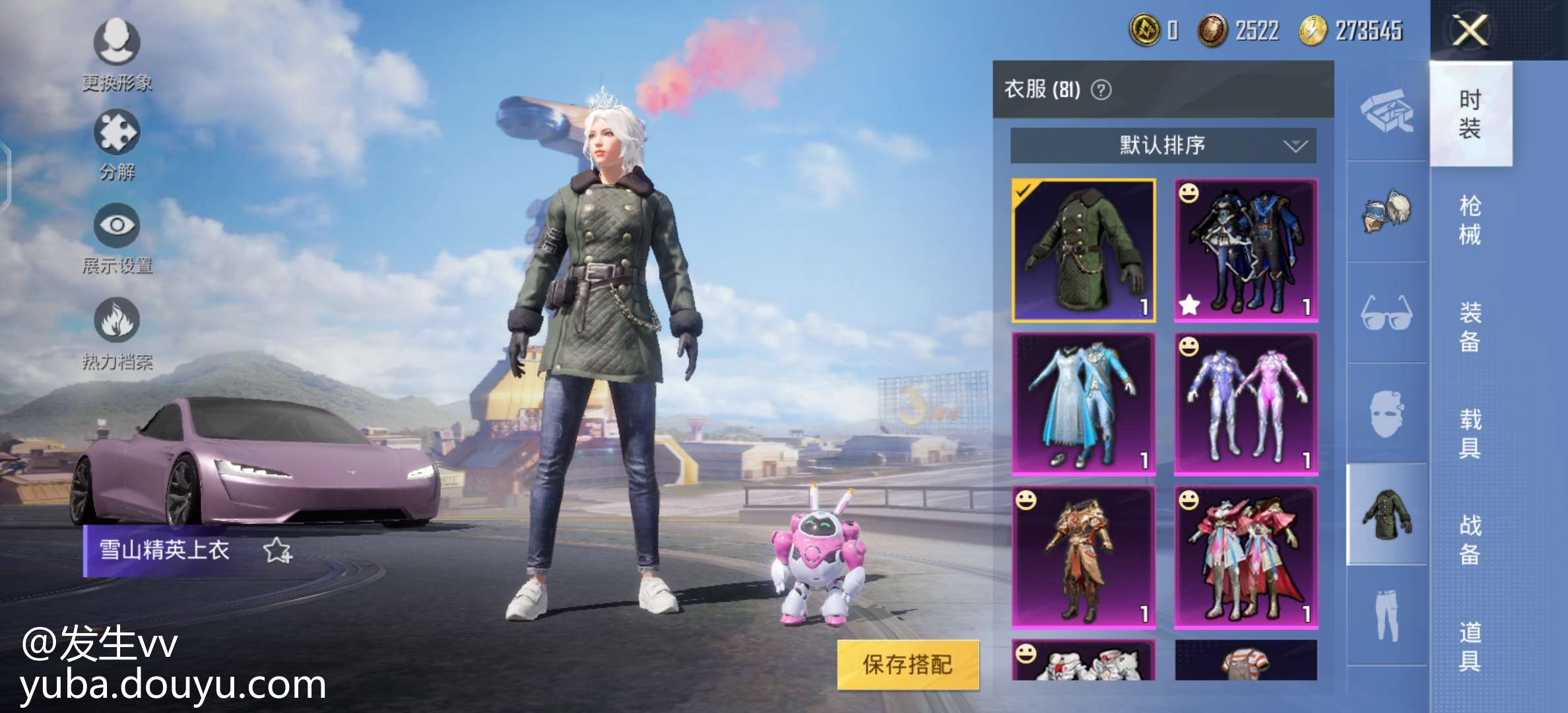Switch to the 枪械 firearms tab
This screenshot has height=713, width=1568.
1470,219
